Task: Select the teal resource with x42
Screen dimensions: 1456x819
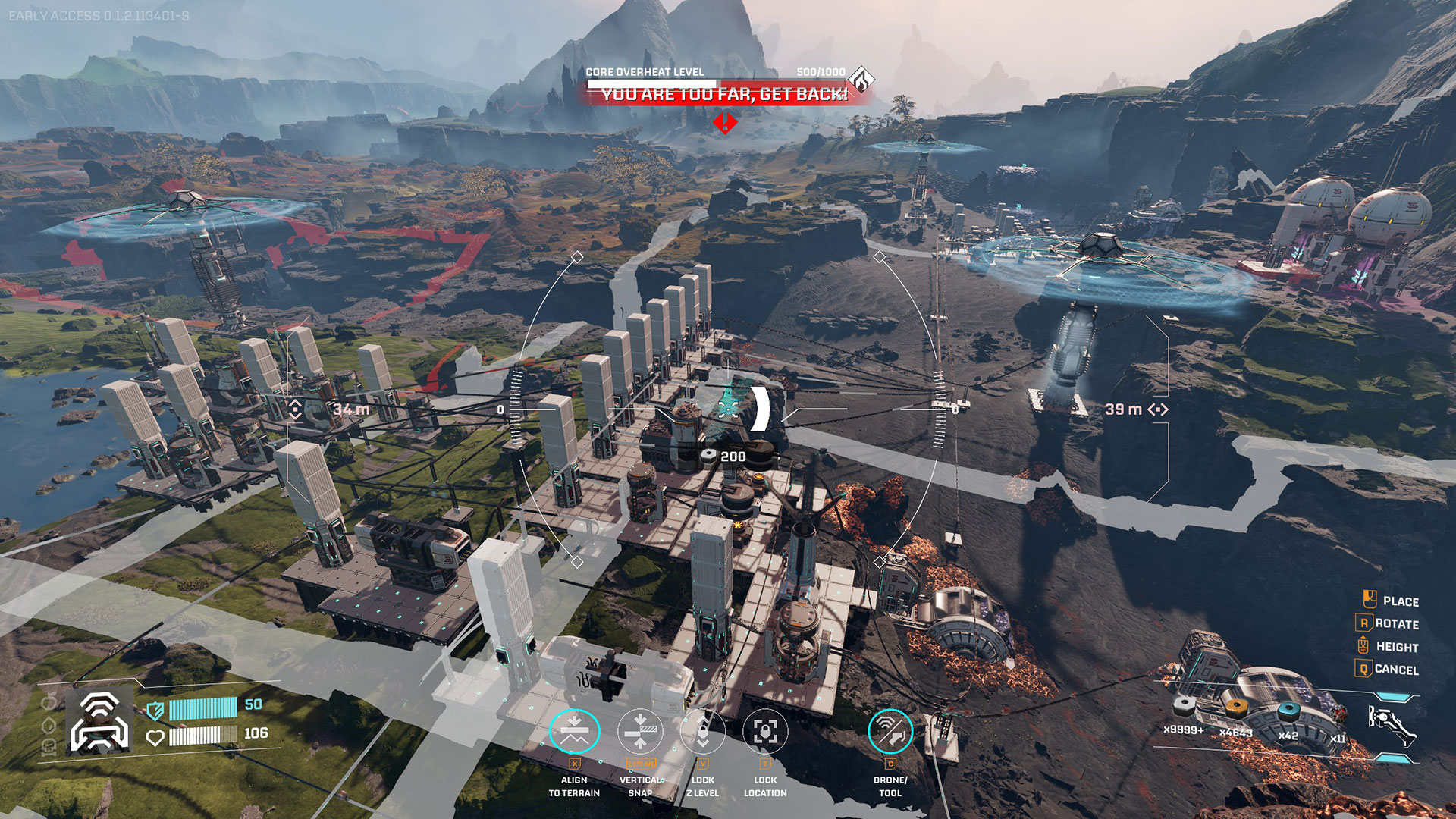Action: pyautogui.click(x=1288, y=711)
